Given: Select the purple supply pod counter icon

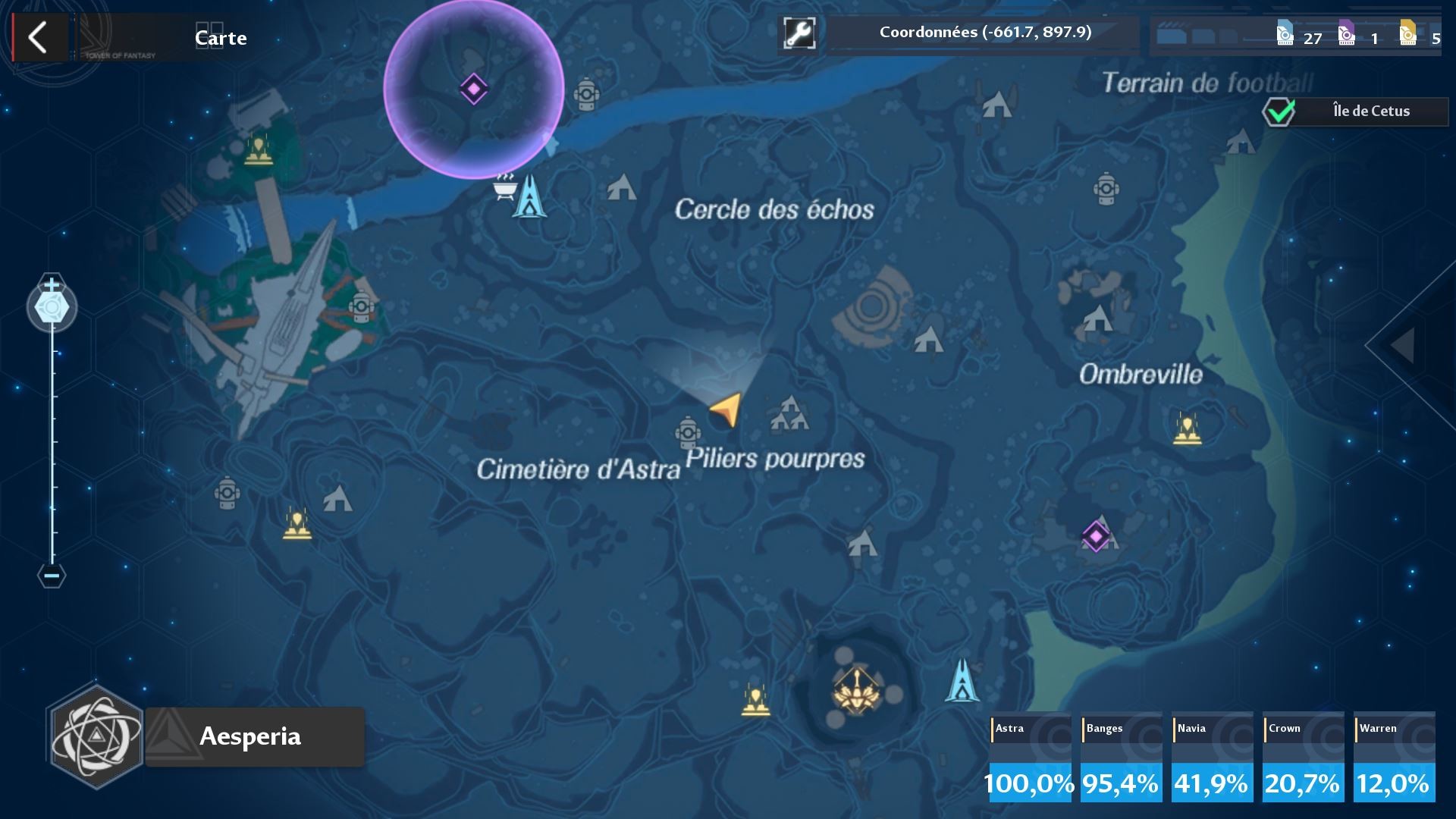Looking at the screenshot, I should click(1349, 34).
